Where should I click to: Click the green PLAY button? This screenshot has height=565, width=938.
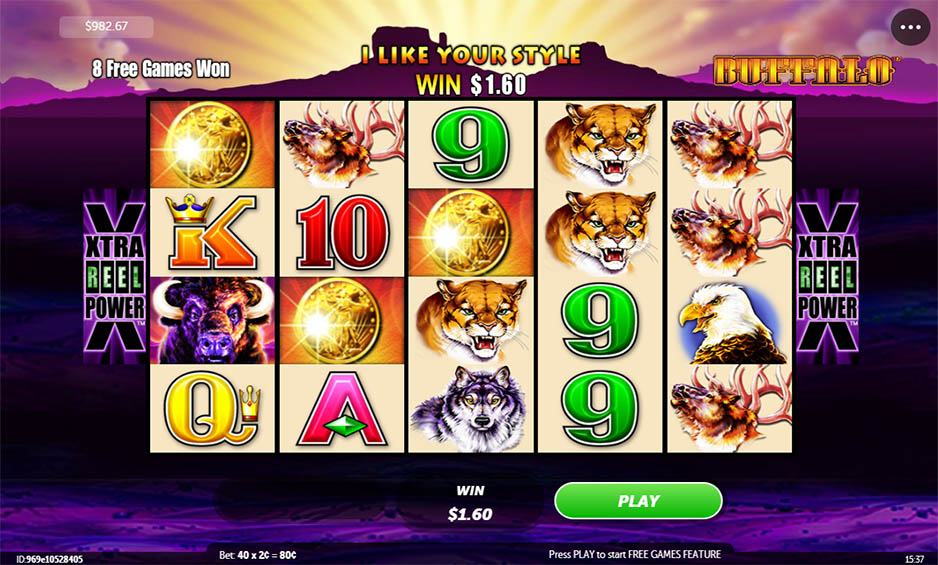pos(638,501)
